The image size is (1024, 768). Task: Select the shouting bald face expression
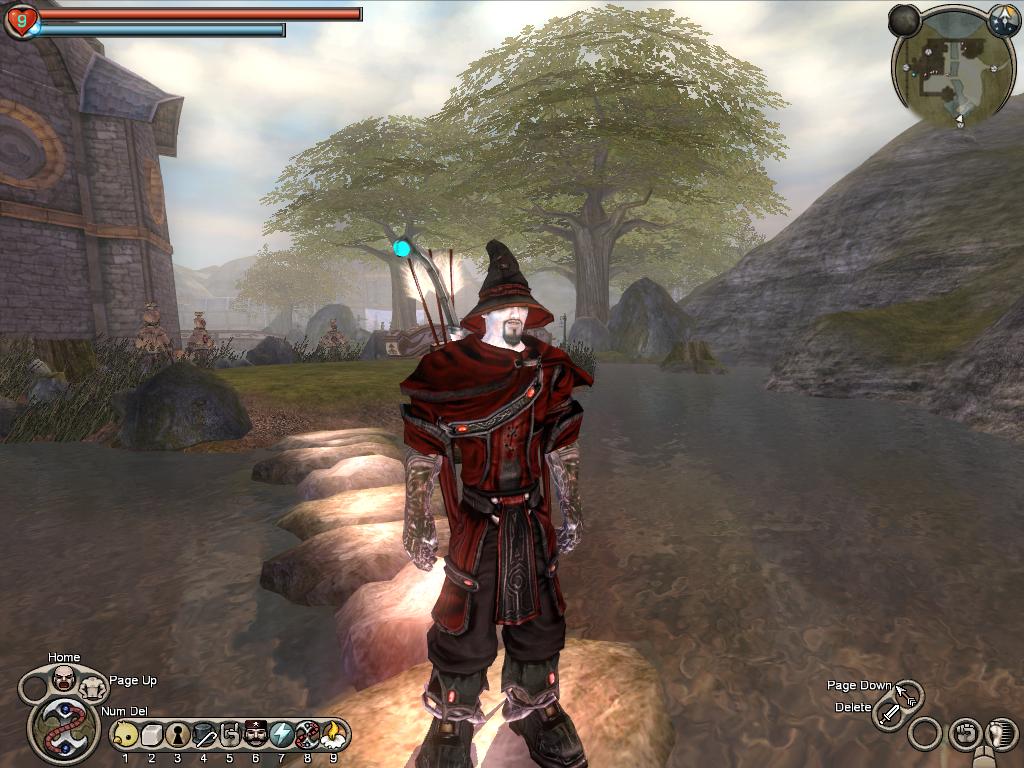tap(64, 678)
